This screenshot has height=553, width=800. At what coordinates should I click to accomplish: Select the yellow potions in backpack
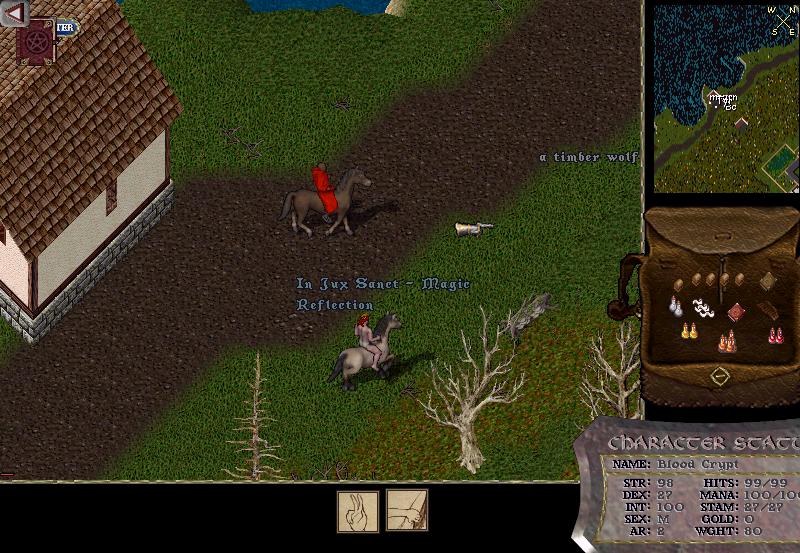[688, 331]
